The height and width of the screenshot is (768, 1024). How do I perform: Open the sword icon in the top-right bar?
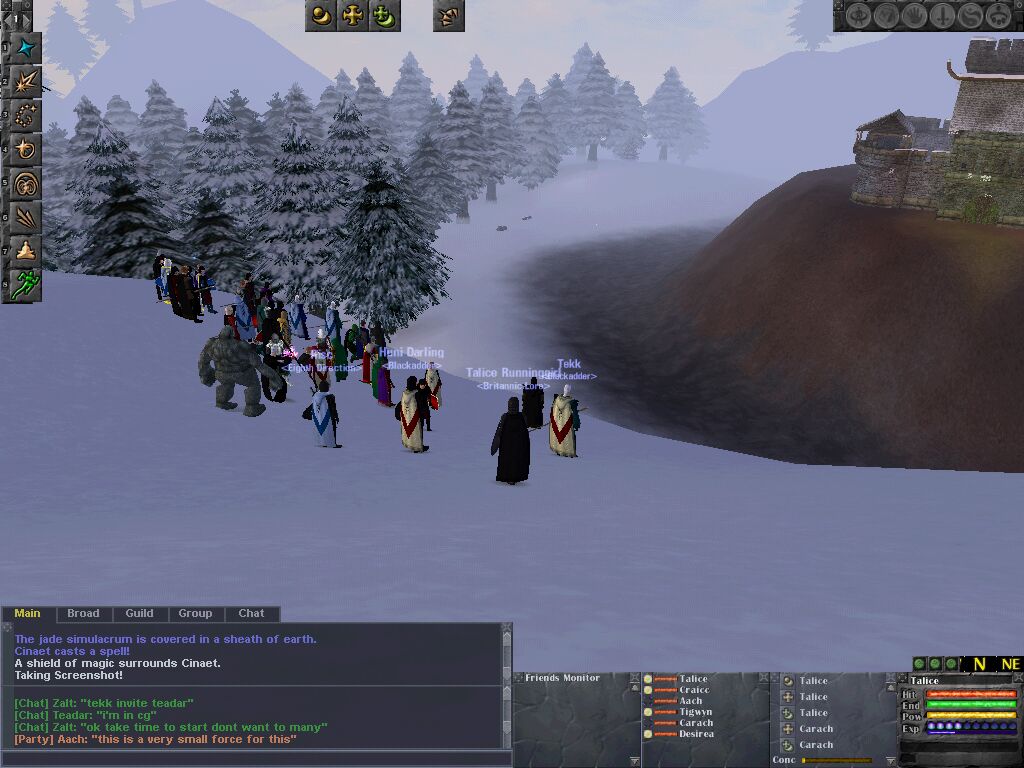tap(943, 16)
